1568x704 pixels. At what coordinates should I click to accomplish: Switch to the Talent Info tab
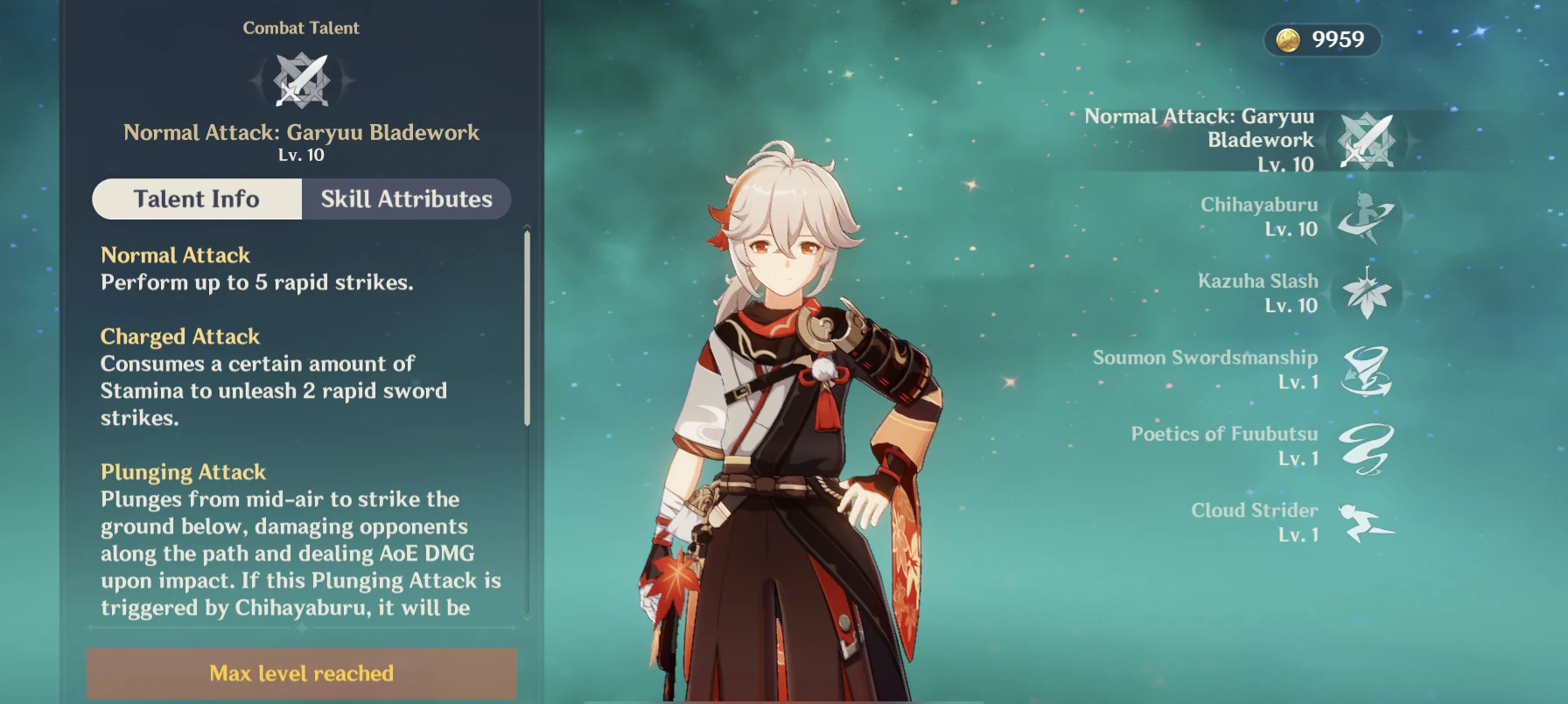196,199
